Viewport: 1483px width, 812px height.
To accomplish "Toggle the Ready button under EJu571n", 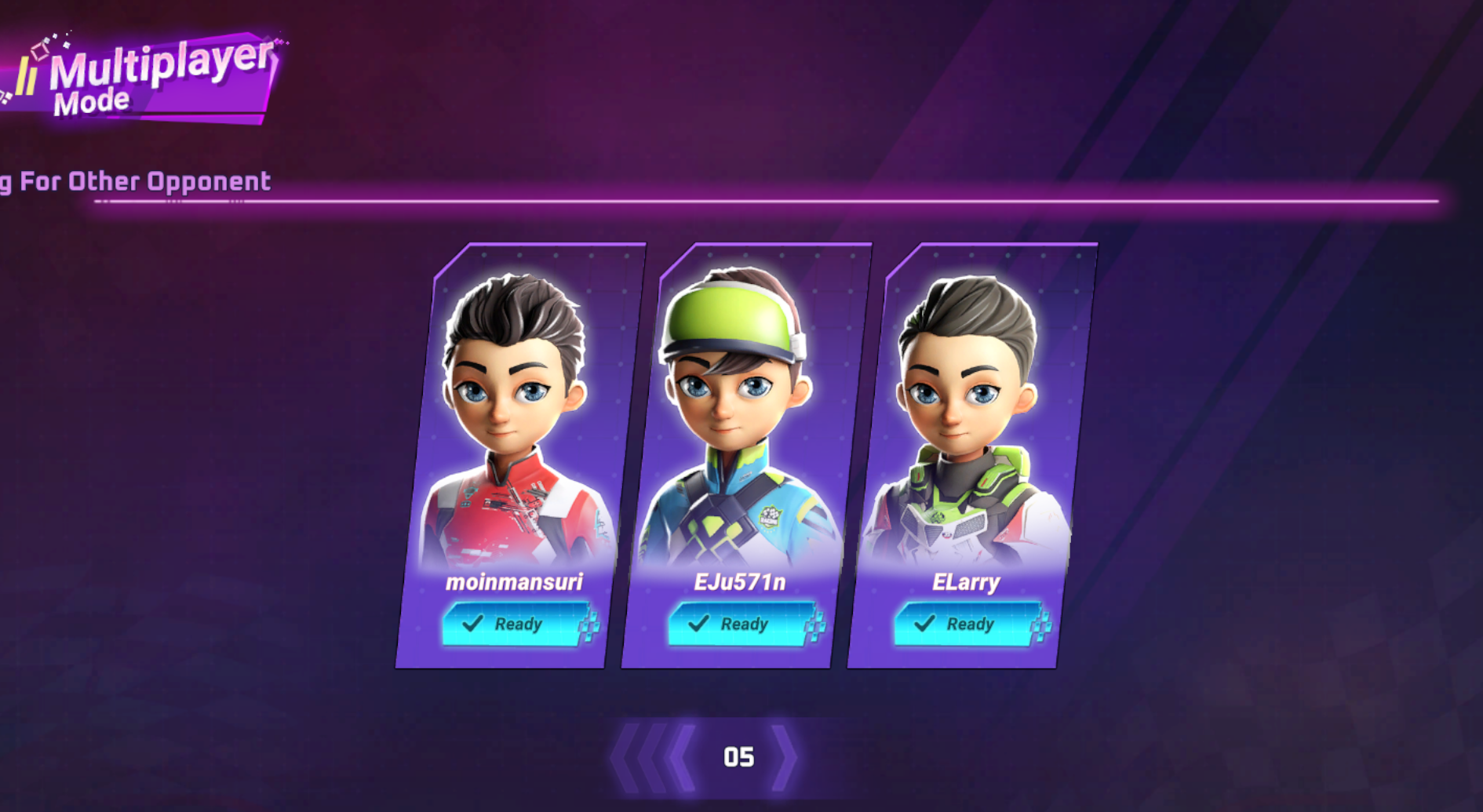I will click(741, 624).
